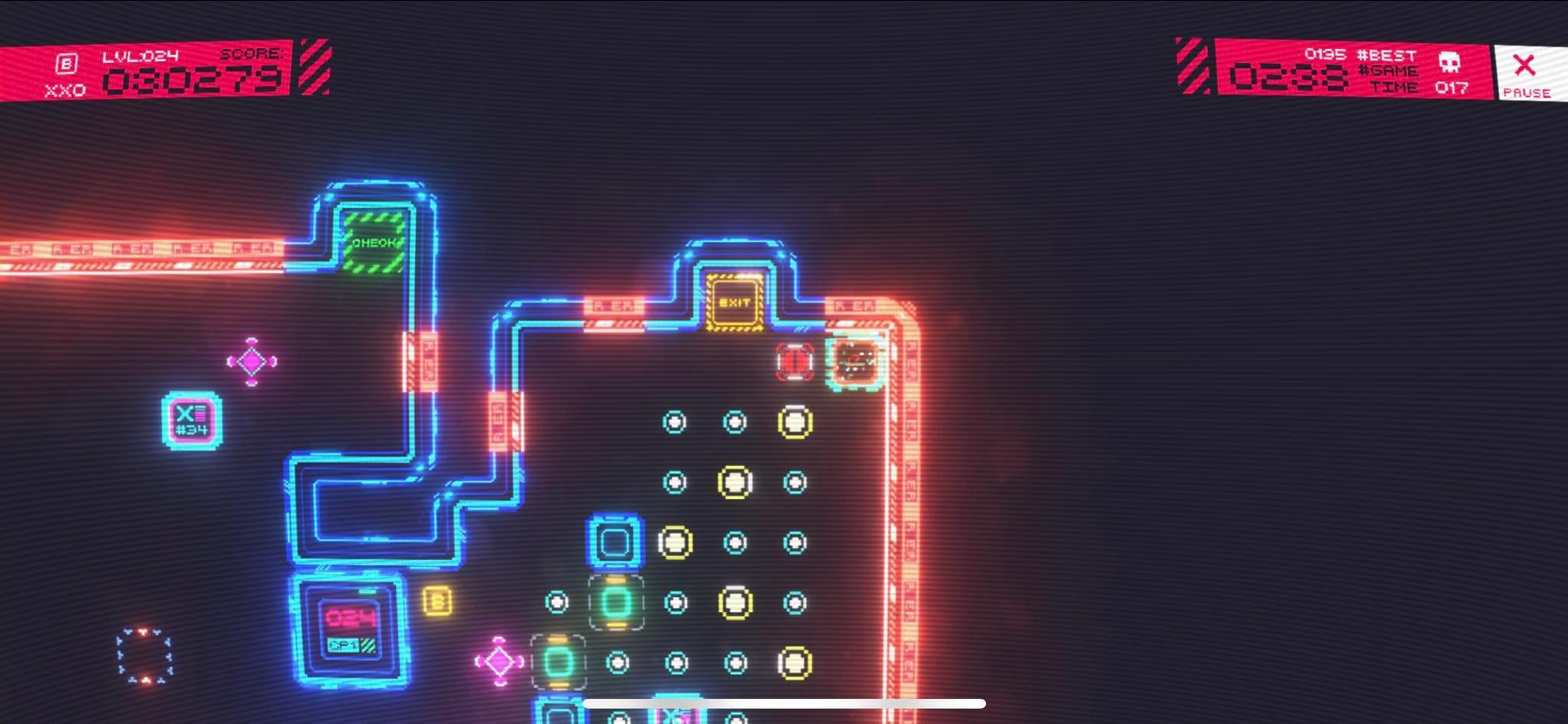Tap the home indicator bar at screen bottom

click(x=783, y=702)
